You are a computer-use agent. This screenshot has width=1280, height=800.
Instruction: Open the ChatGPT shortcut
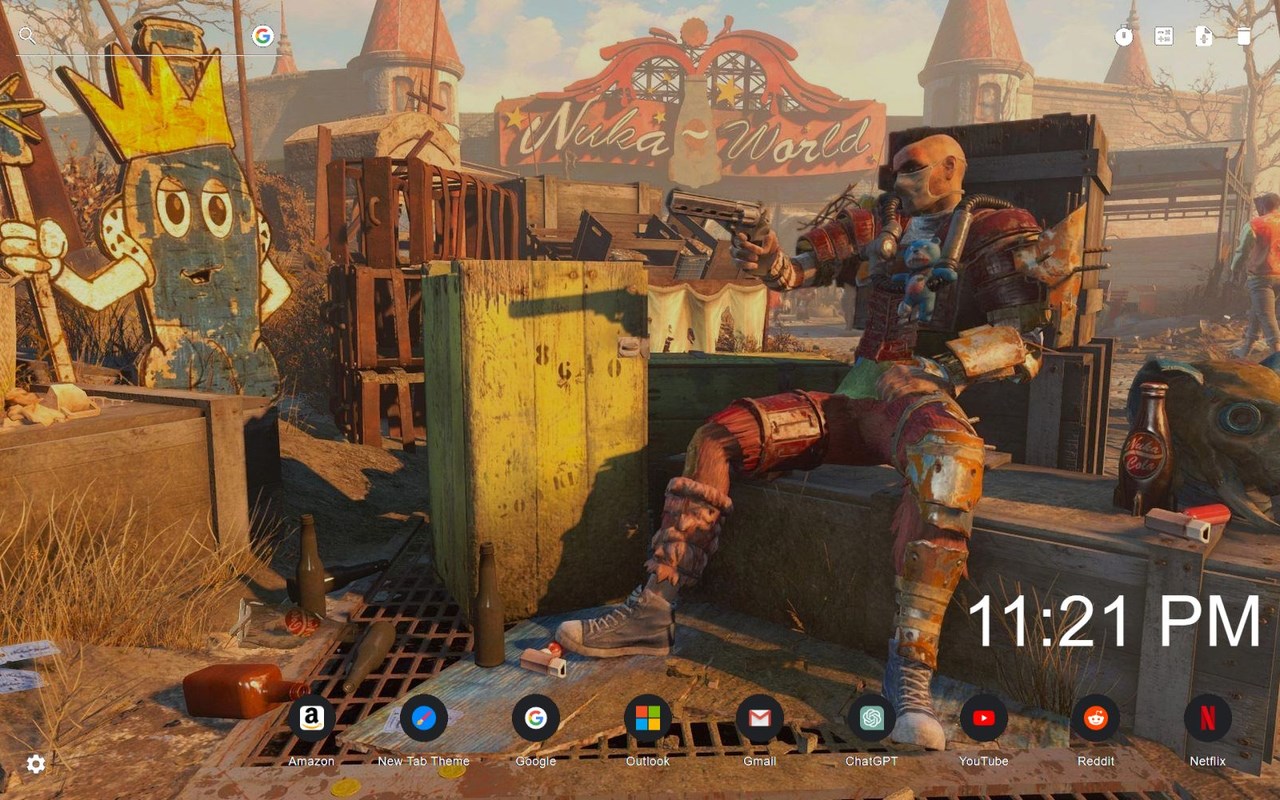click(871, 718)
